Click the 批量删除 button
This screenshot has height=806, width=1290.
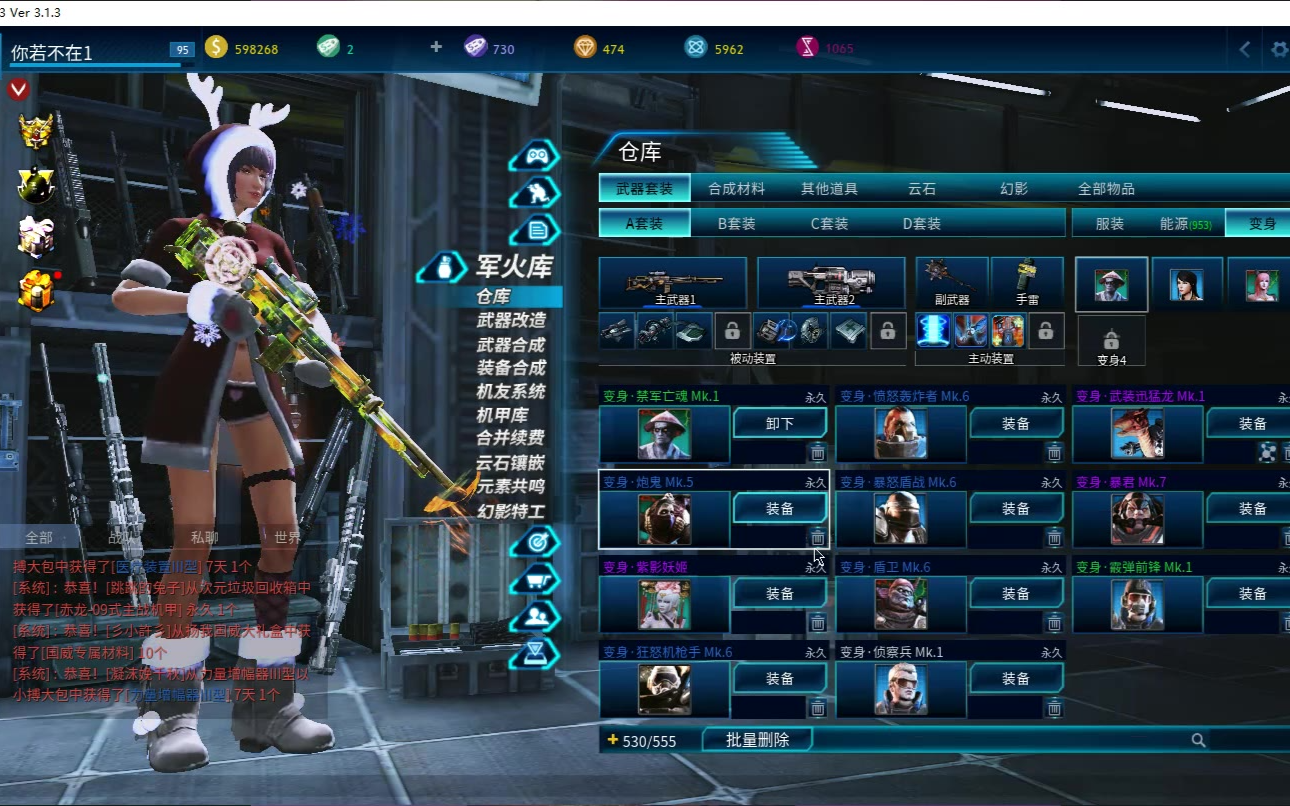pos(757,740)
